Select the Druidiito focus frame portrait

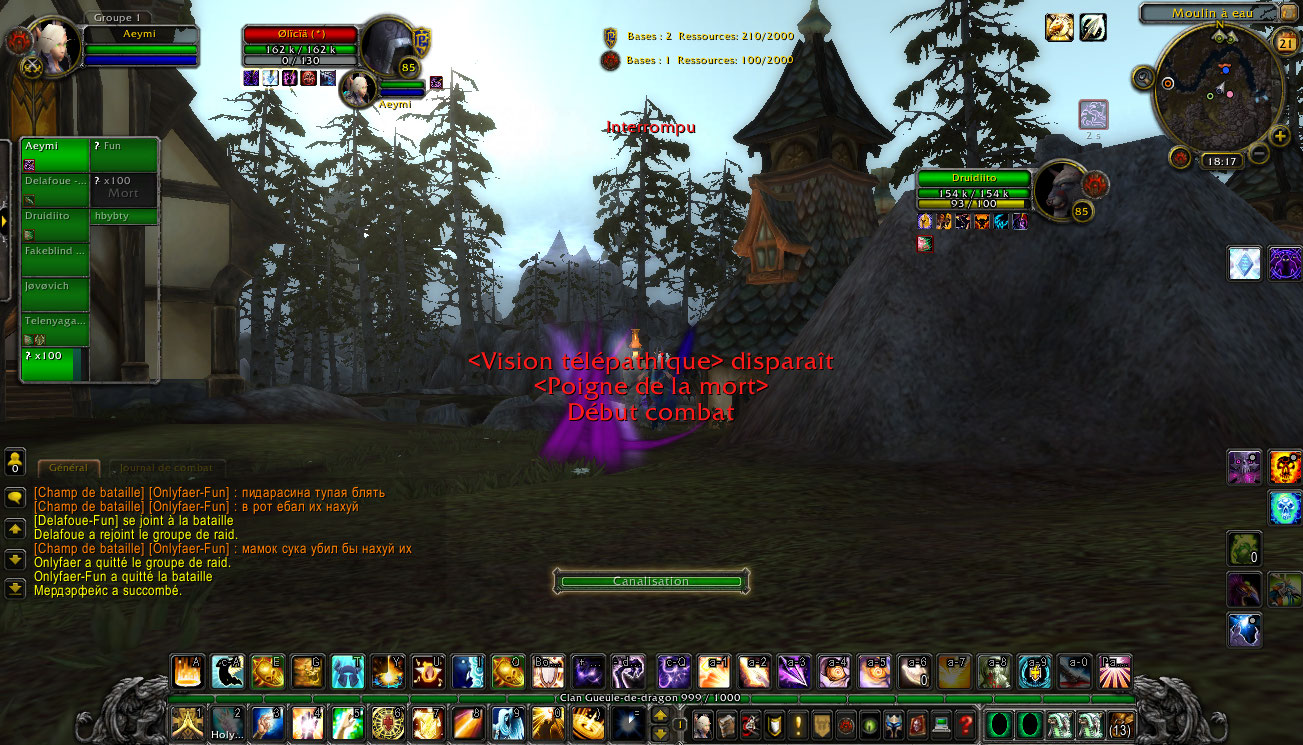pos(1058,188)
